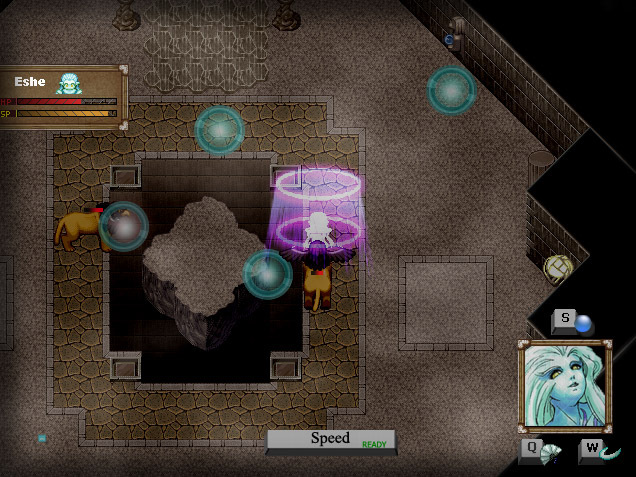
Task: Trigger the teal crescent claw ability
Action: pos(608,453)
